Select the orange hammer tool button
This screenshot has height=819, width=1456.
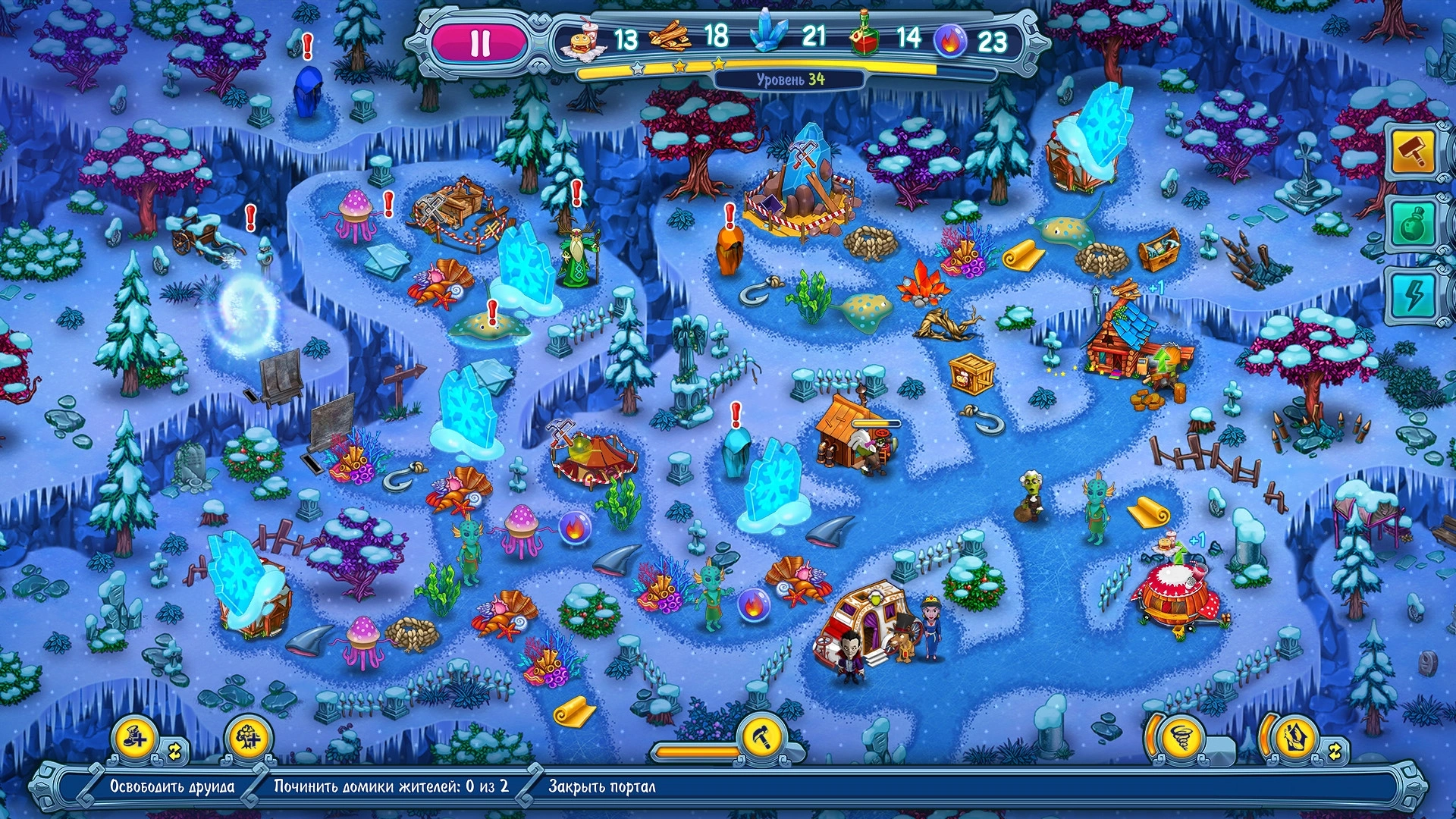[x=1412, y=152]
